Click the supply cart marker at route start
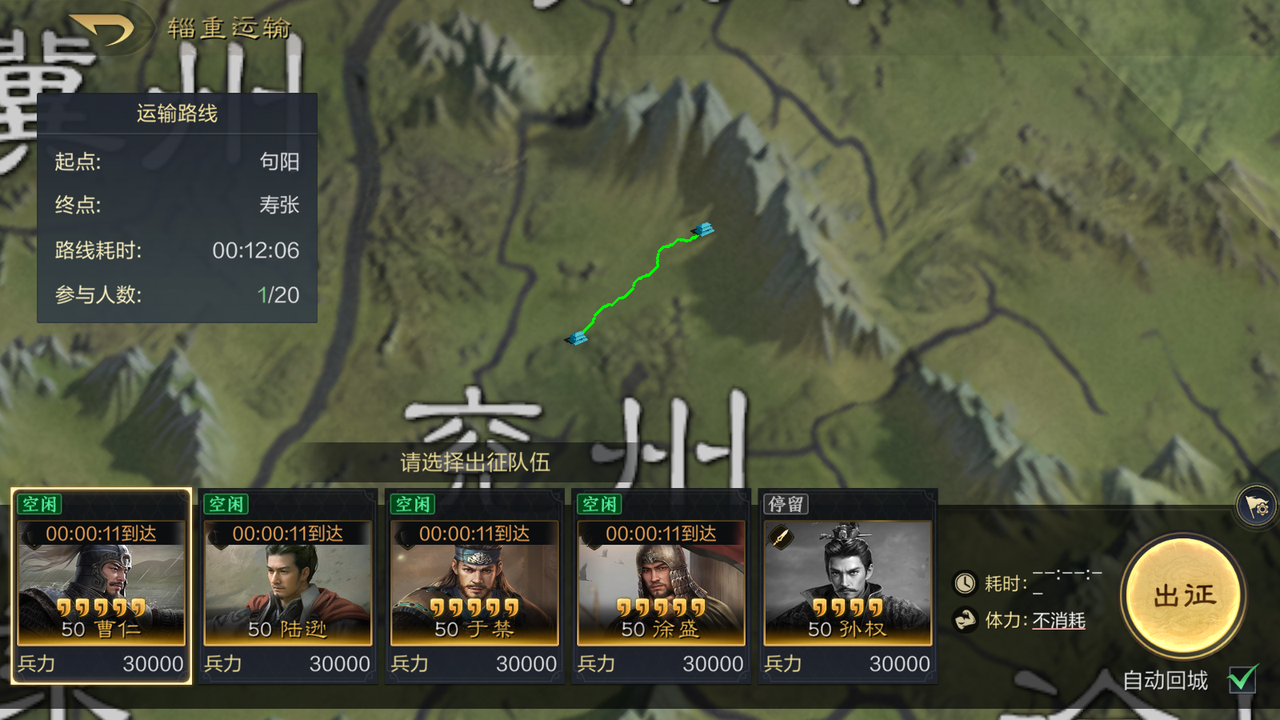The width and height of the screenshot is (1280, 720). coord(578,338)
